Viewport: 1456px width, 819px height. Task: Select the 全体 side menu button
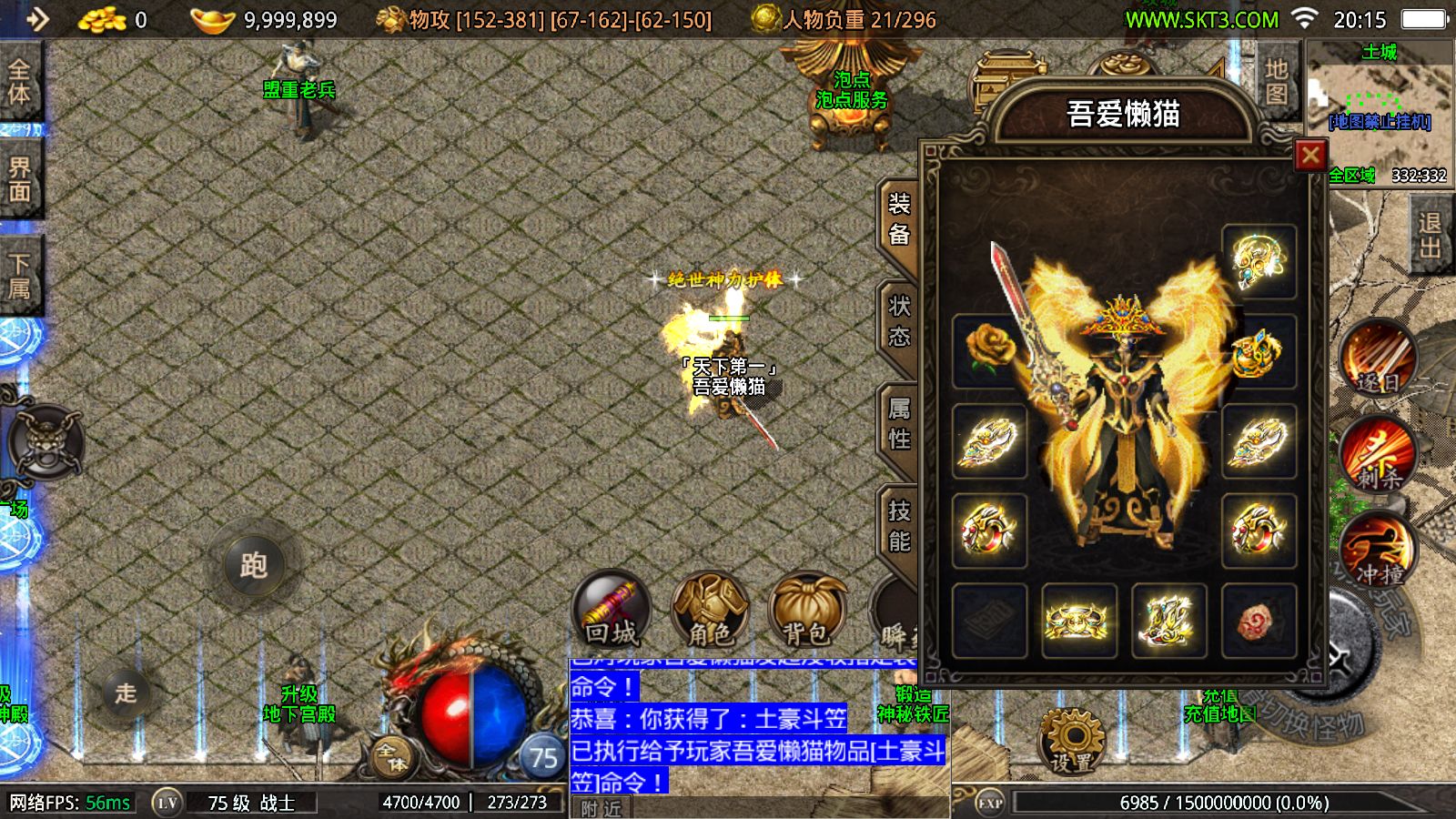coord(19,81)
